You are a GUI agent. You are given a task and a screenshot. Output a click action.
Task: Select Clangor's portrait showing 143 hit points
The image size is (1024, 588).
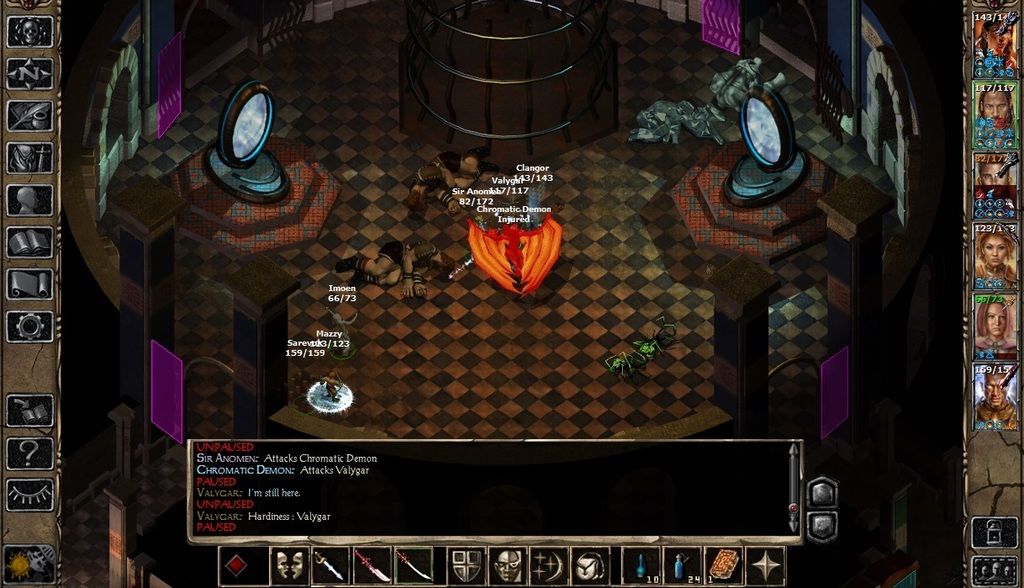pos(995,44)
